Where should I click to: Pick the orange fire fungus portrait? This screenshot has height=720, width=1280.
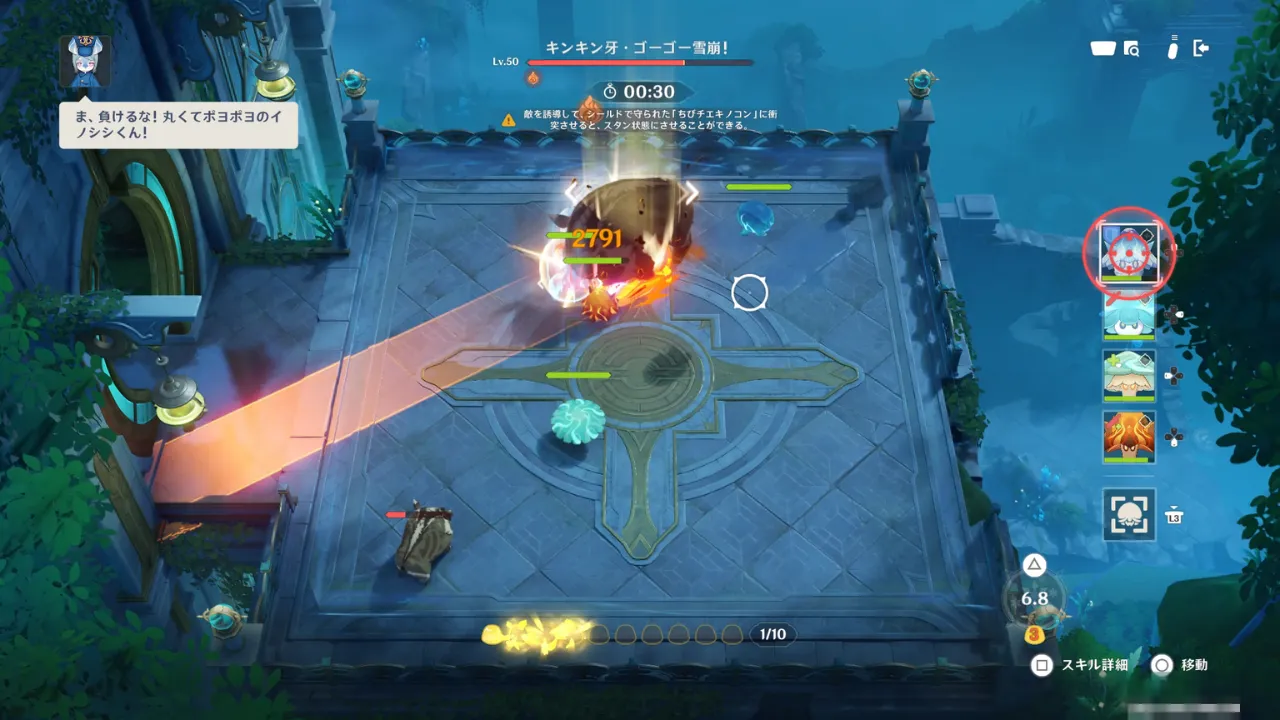(x=1129, y=436)
